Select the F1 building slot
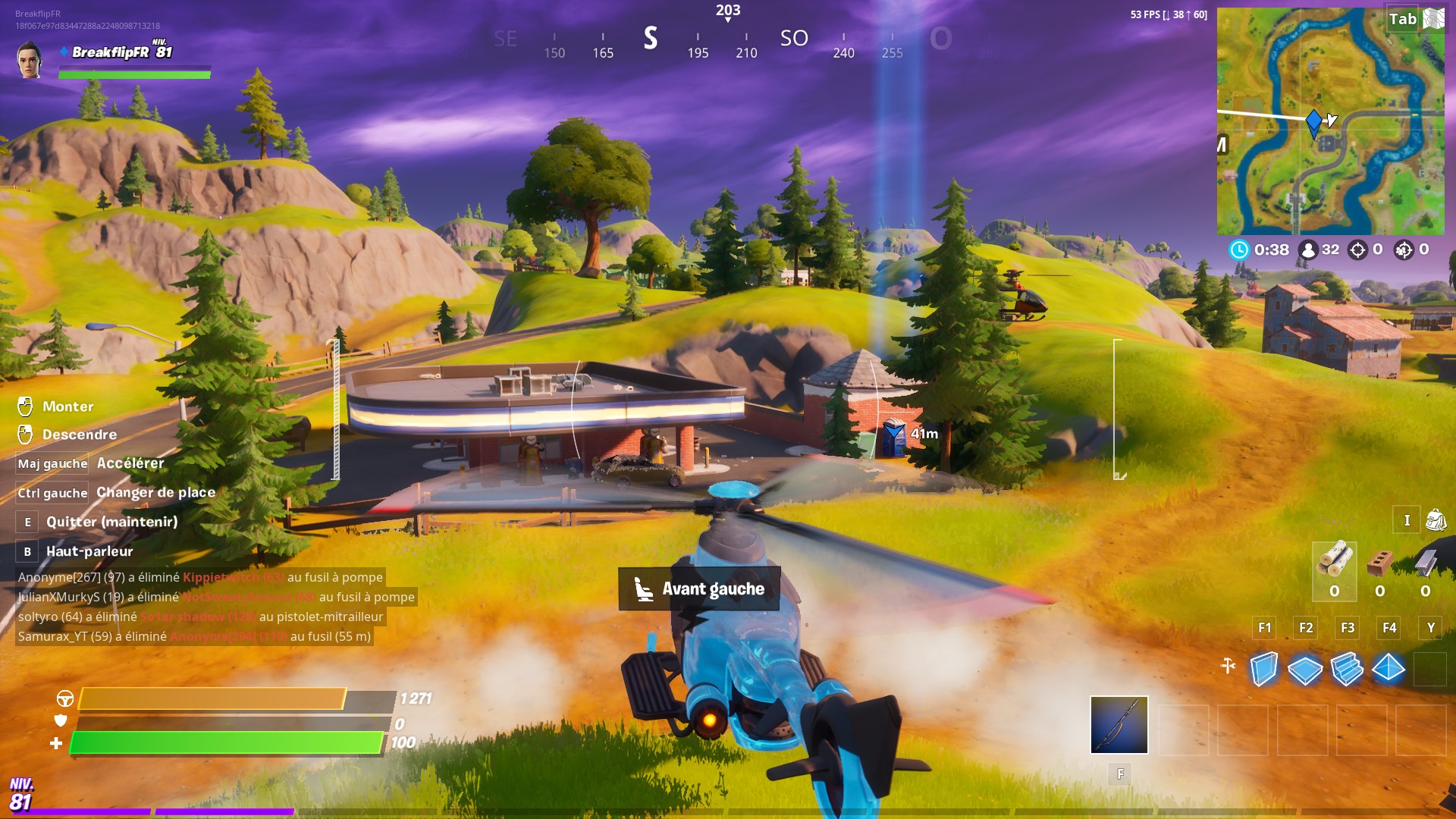 click(x=1263, y=628)
